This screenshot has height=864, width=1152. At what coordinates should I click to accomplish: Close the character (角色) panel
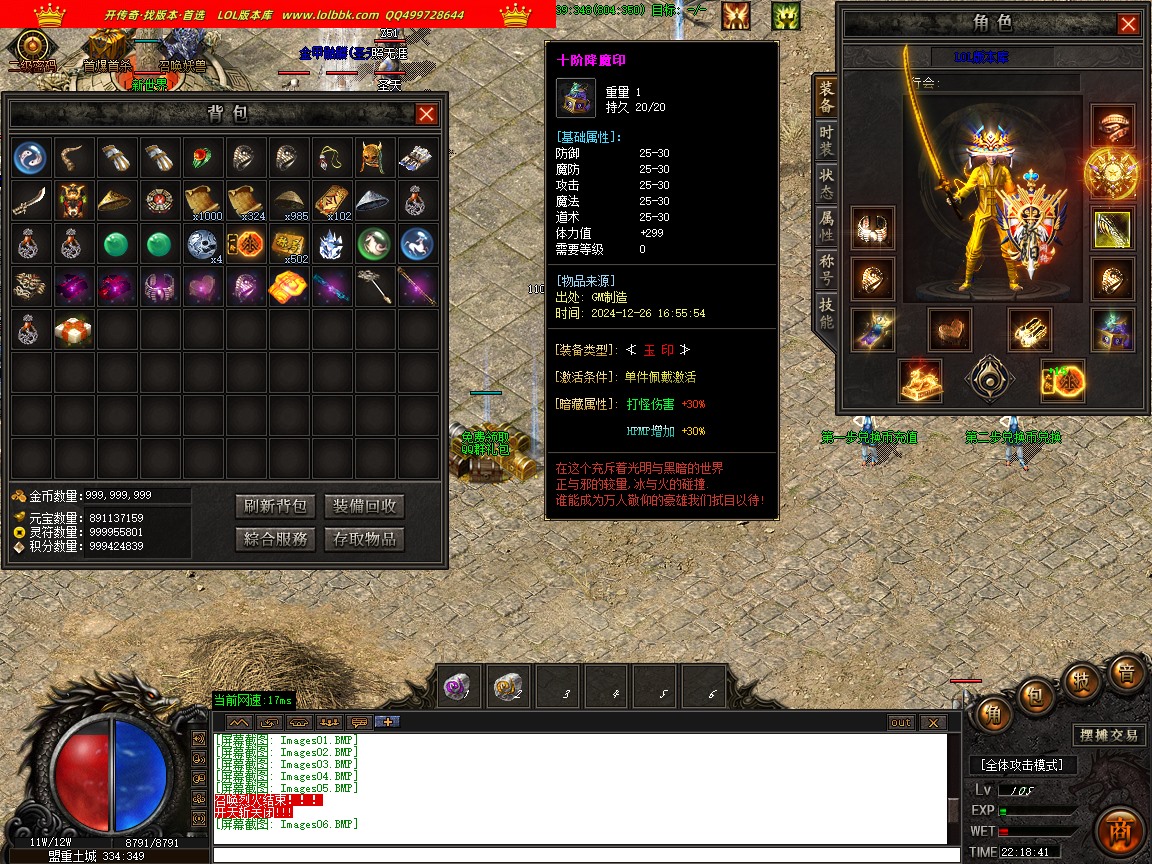[x=1128, y=24]
